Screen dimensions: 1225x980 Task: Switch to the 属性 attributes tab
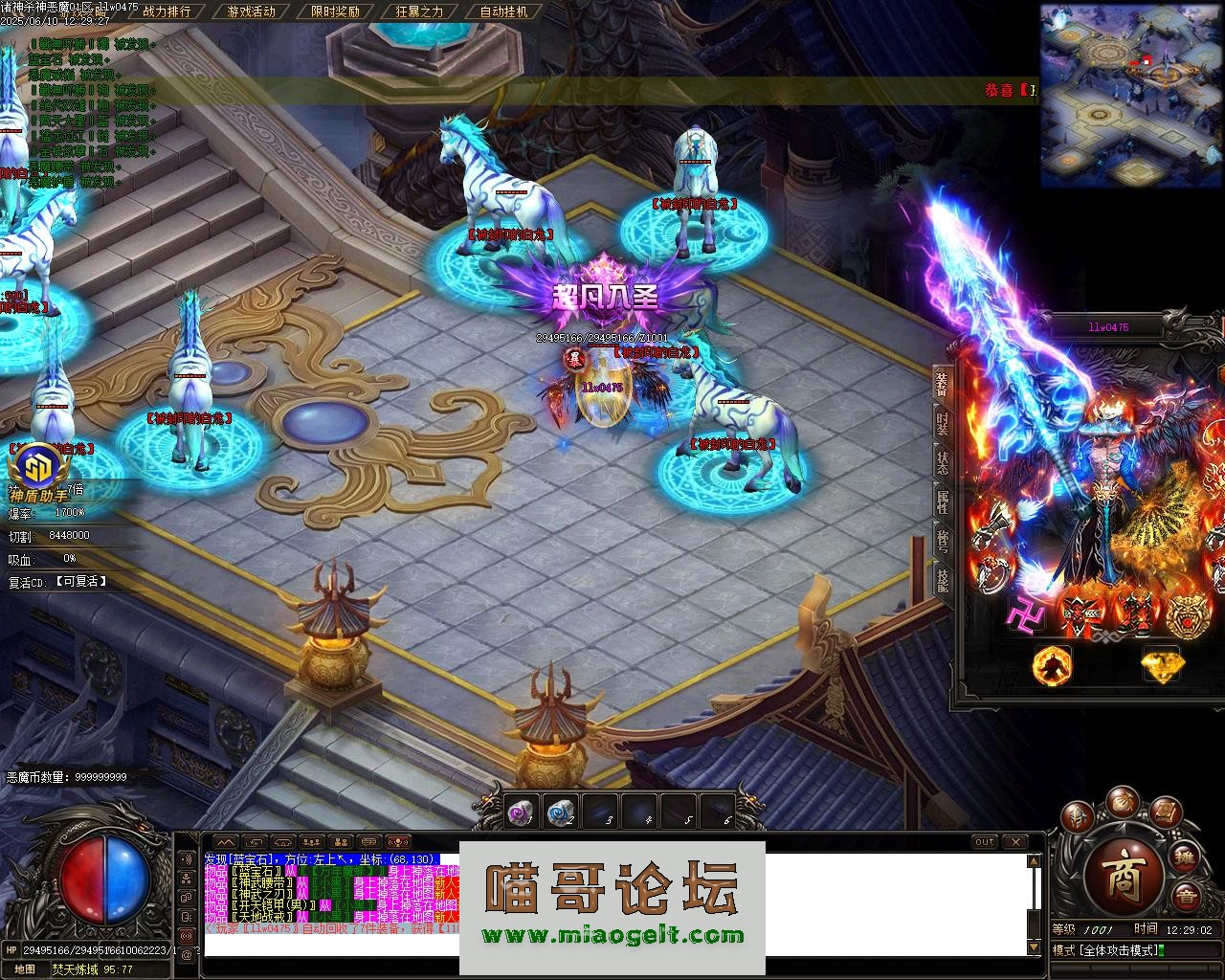(x=942, y=501)
